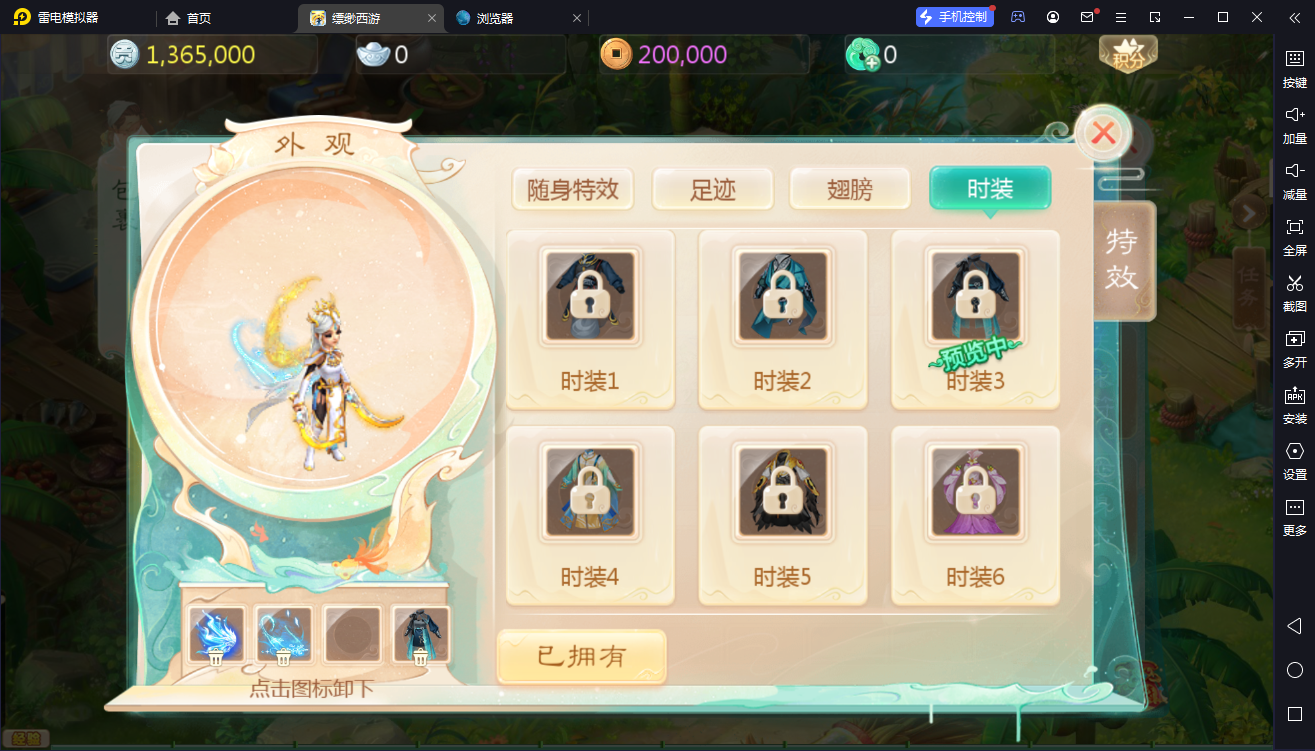The width and height of the screenshot is (1315, 751).
Task: Switch to the 翅膀 wings tab
Action: click(x=849, y=188)
